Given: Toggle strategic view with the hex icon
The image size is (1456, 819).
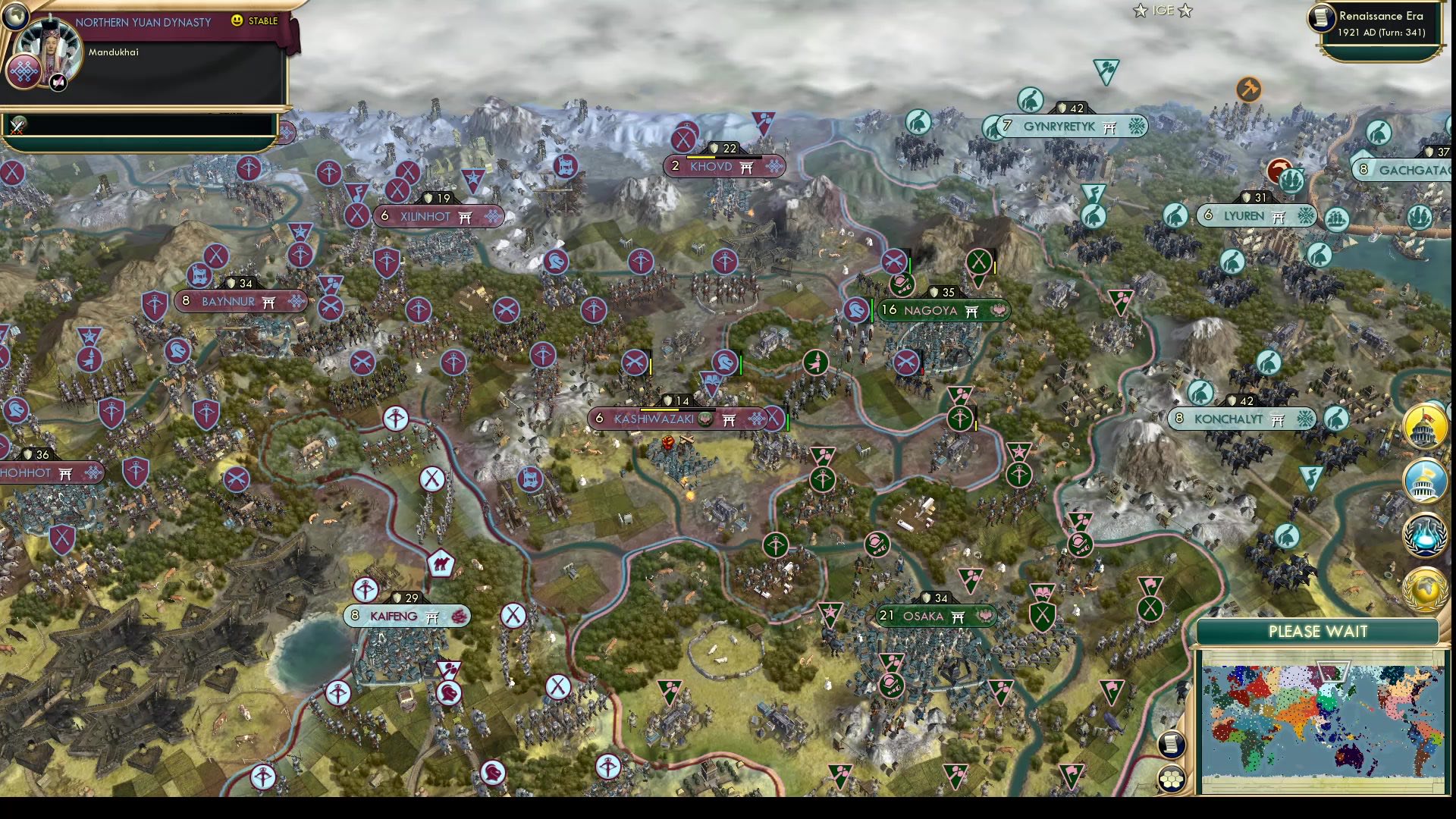Looking at the screenshot, I should [1170, 779].
